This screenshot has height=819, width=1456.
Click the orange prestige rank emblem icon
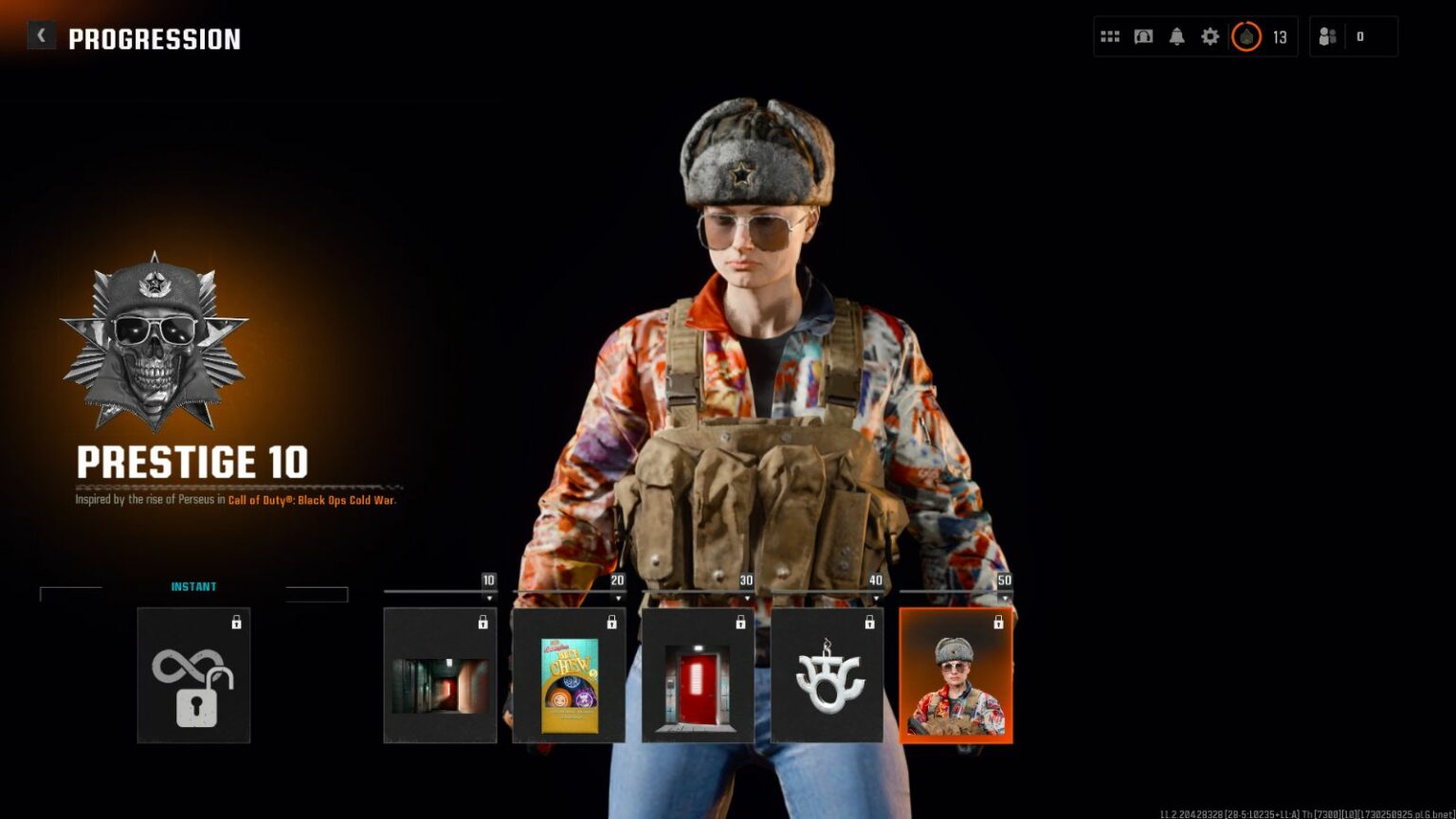[x=1247, y=36]
